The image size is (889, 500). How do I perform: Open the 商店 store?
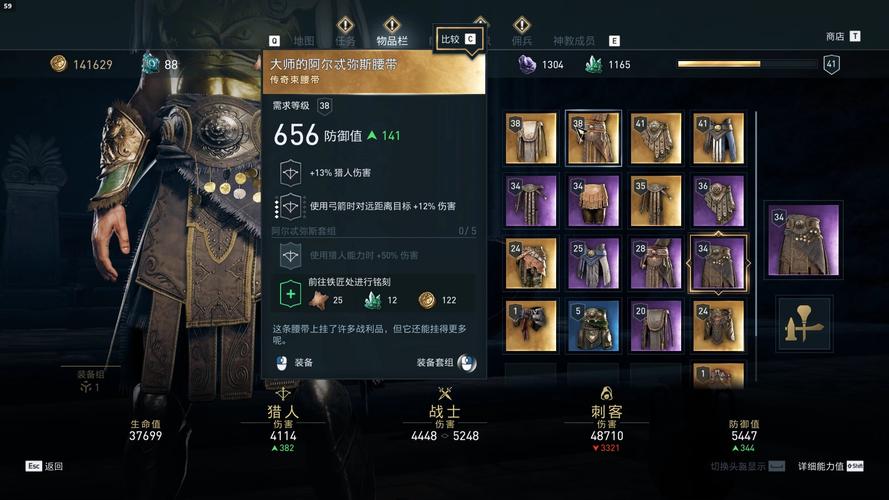pyautogui.click(x=835, y=36)
